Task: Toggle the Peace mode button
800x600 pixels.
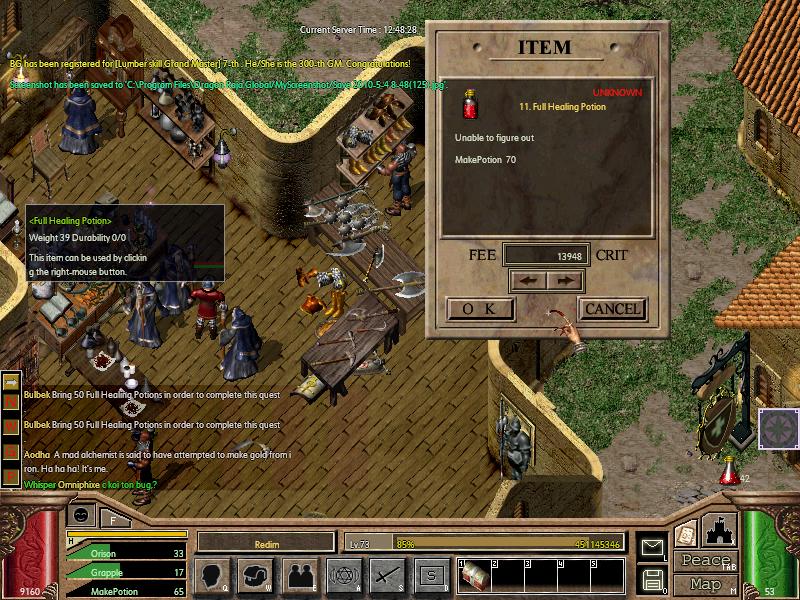Action: [704, 561]
